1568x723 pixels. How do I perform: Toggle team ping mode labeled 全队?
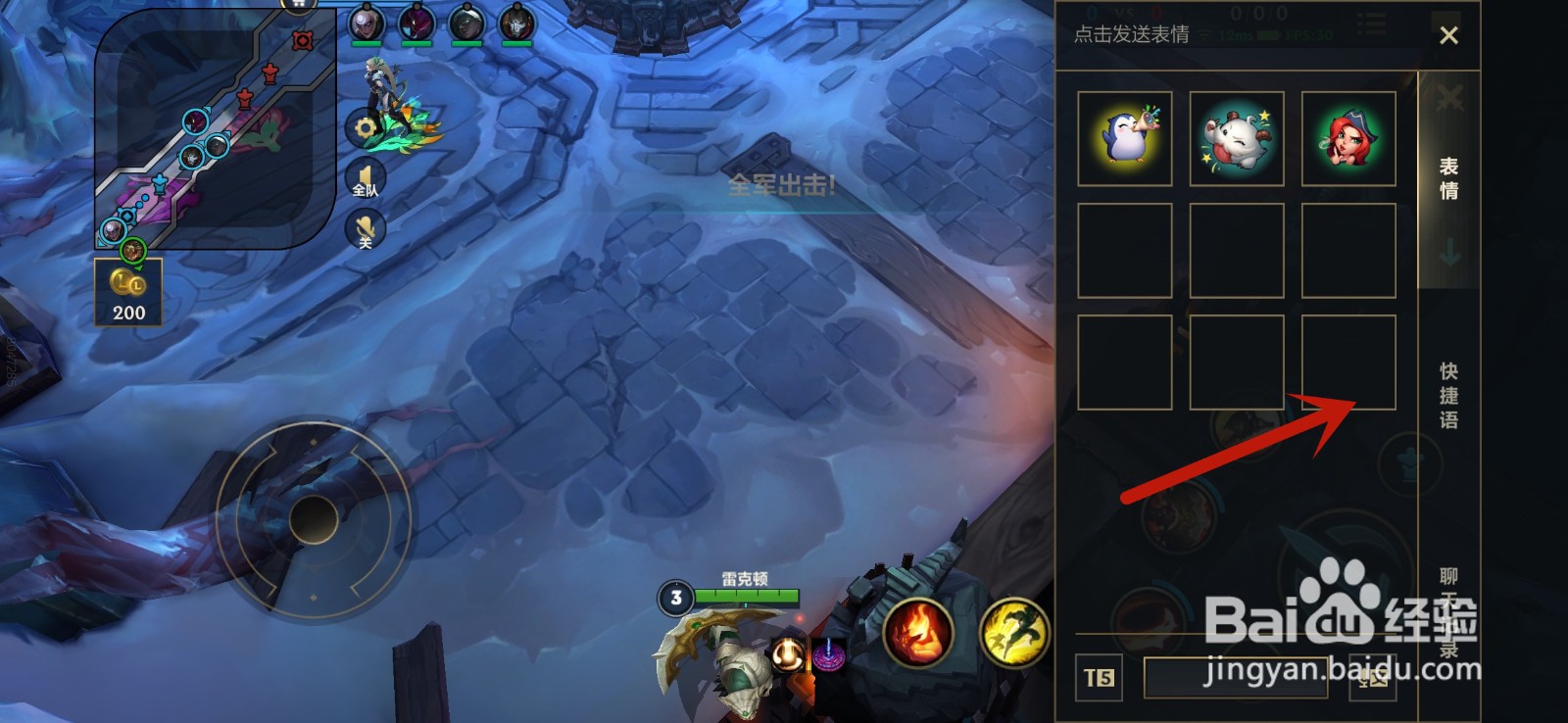click(364, 176)
